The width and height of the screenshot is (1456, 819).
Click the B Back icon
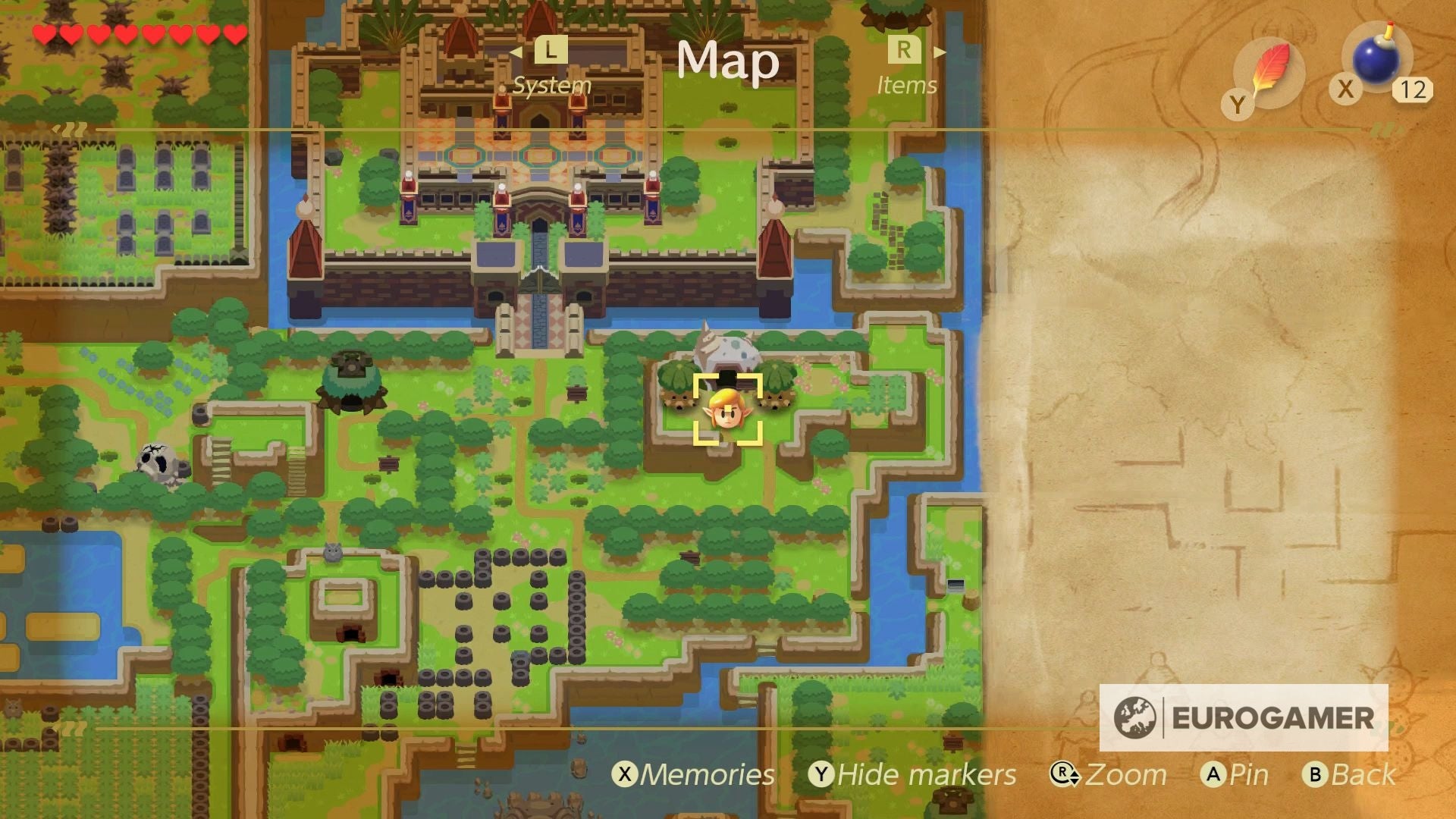[1315, 775]
